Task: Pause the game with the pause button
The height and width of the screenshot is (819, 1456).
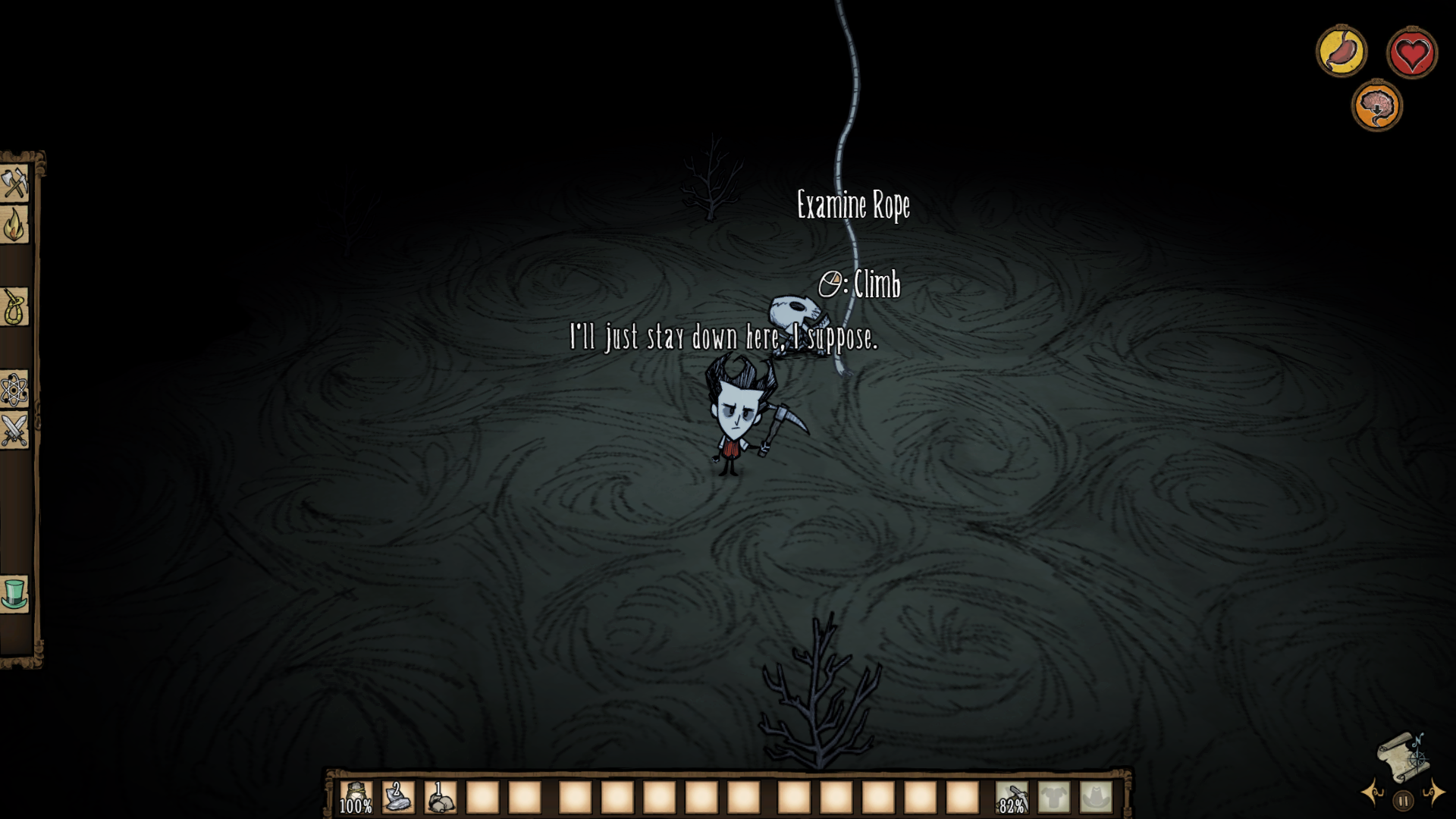Action: pos(1404,802)
